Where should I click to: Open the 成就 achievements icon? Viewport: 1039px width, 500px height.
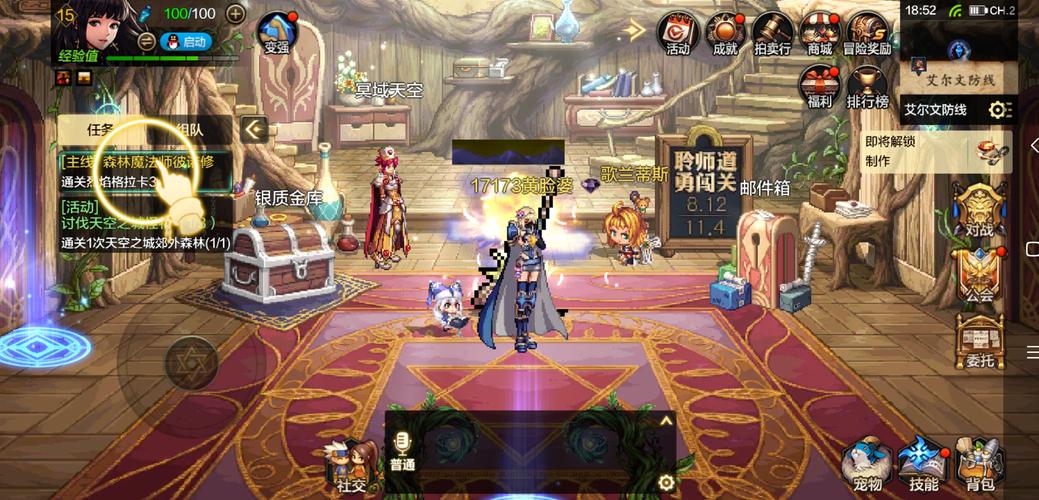point(725,32)
